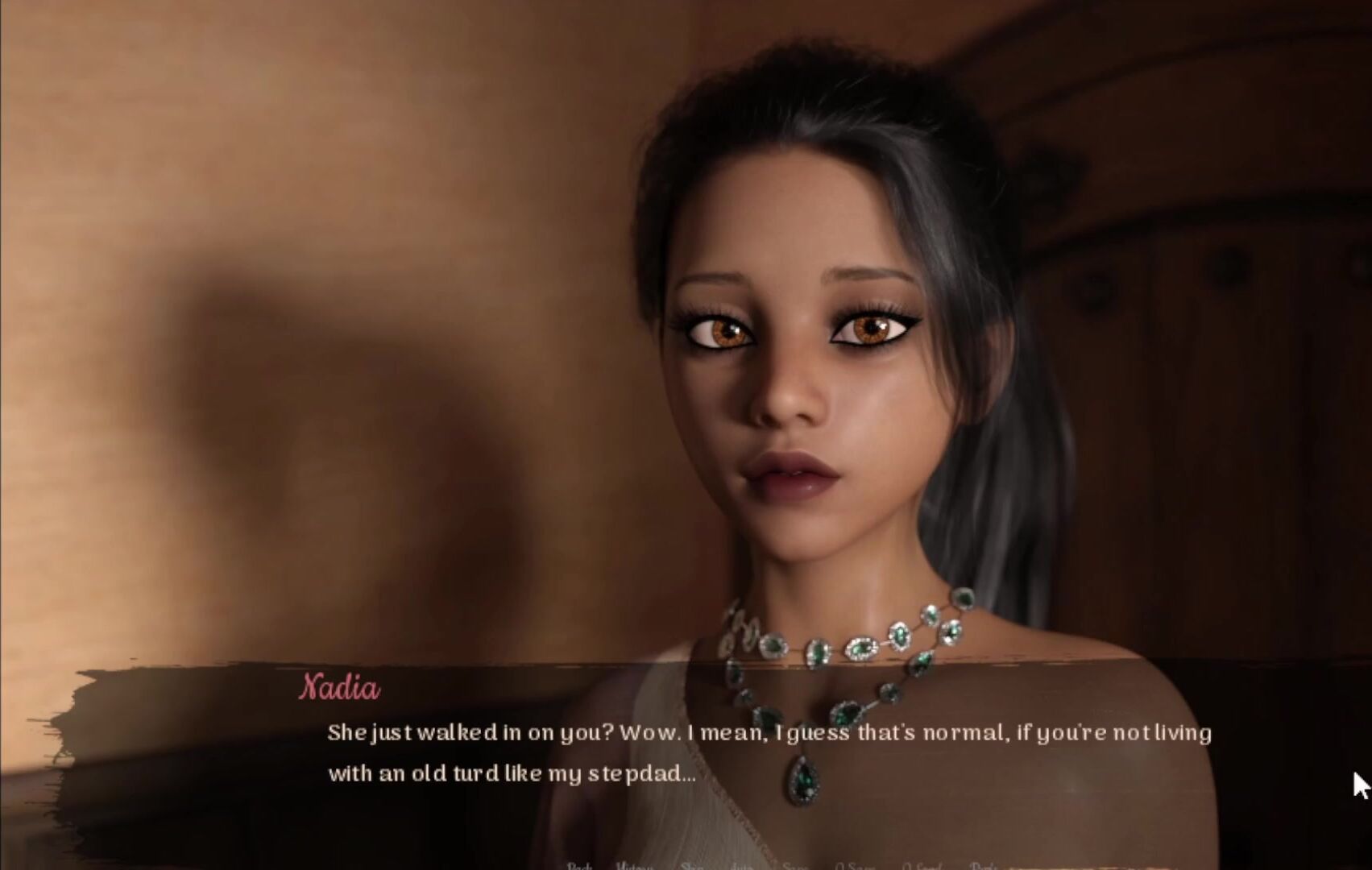
Task: Go back using the Back quick-menu button
Action: (x=579, y=866)
